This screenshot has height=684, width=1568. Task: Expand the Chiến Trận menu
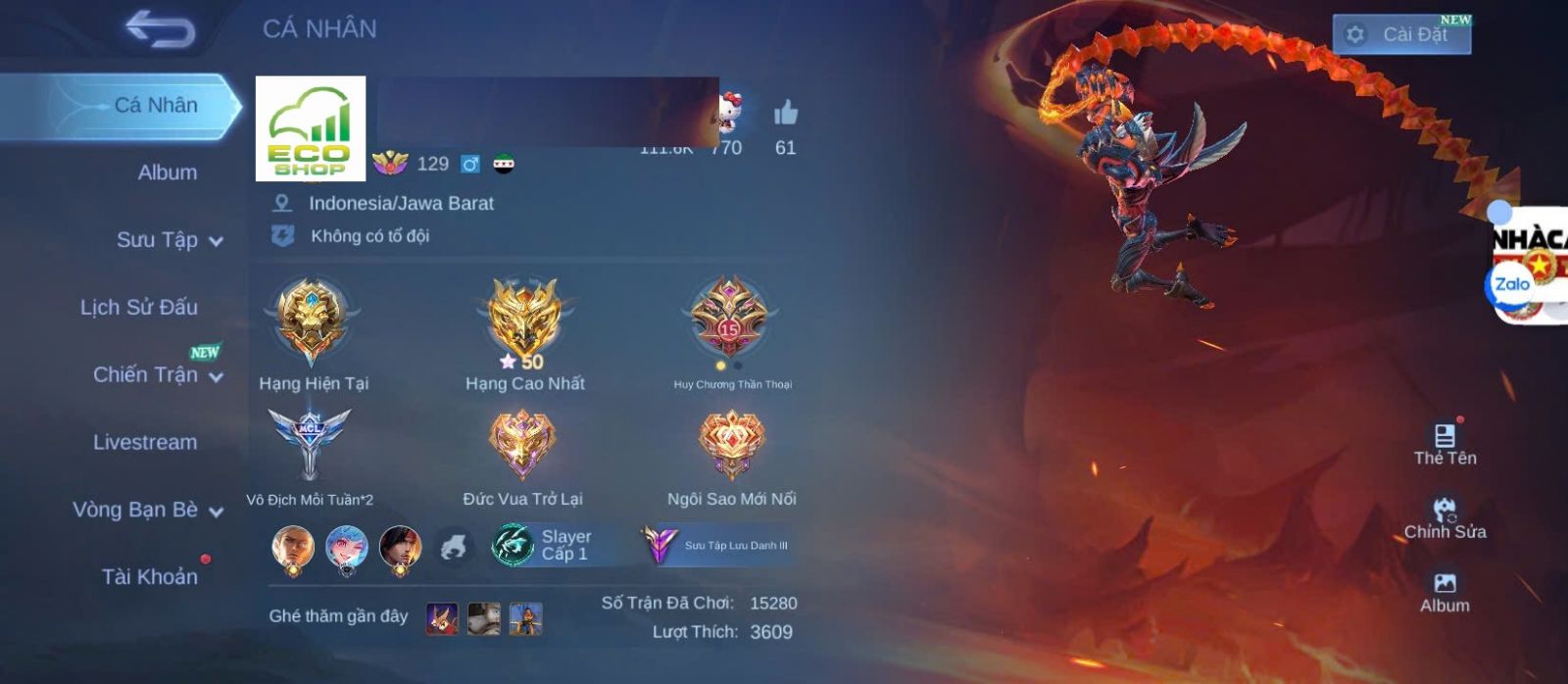pyautogui.click(x=157, y=375)
